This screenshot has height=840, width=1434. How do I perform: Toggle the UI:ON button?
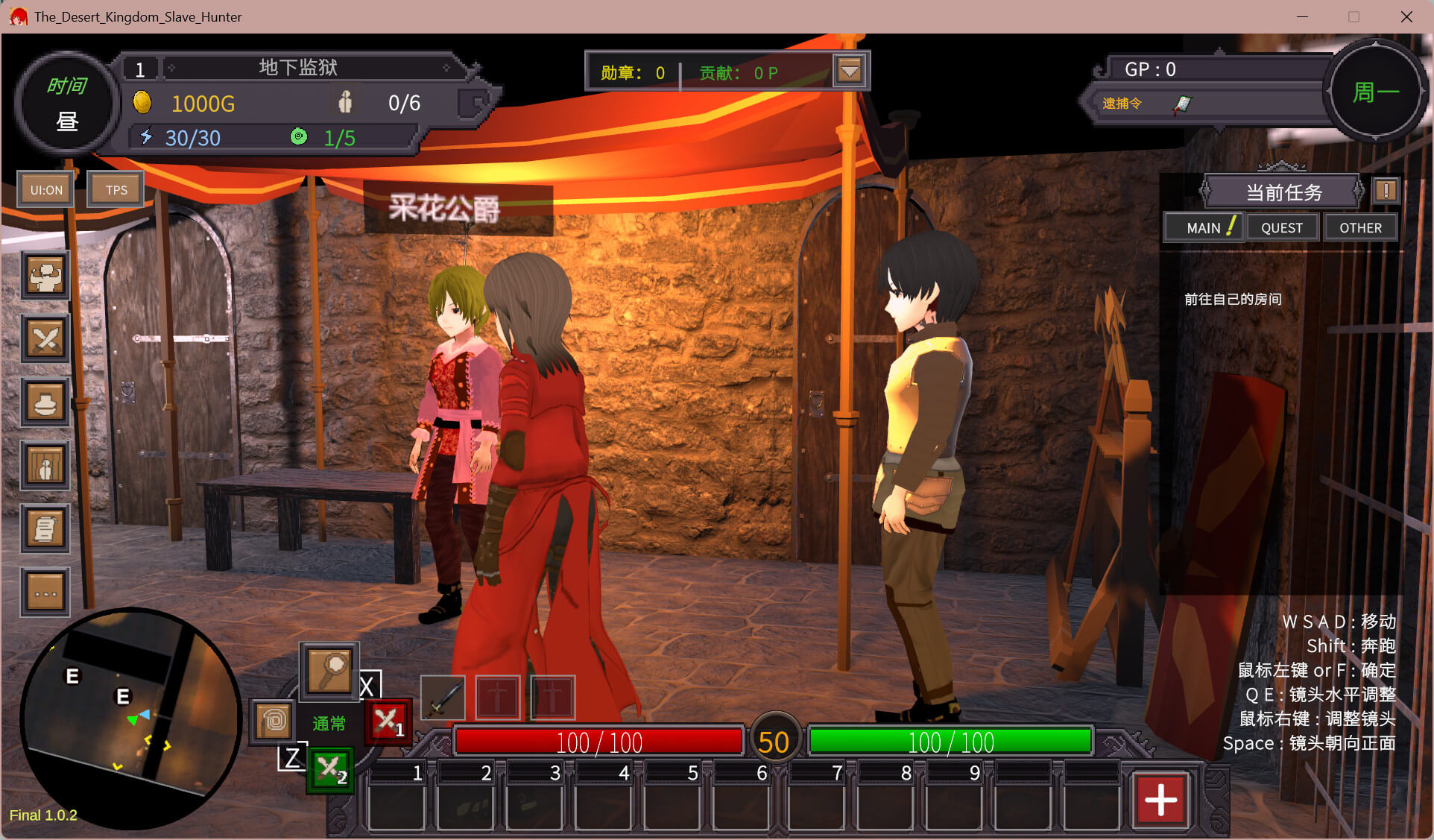point(46,190)
